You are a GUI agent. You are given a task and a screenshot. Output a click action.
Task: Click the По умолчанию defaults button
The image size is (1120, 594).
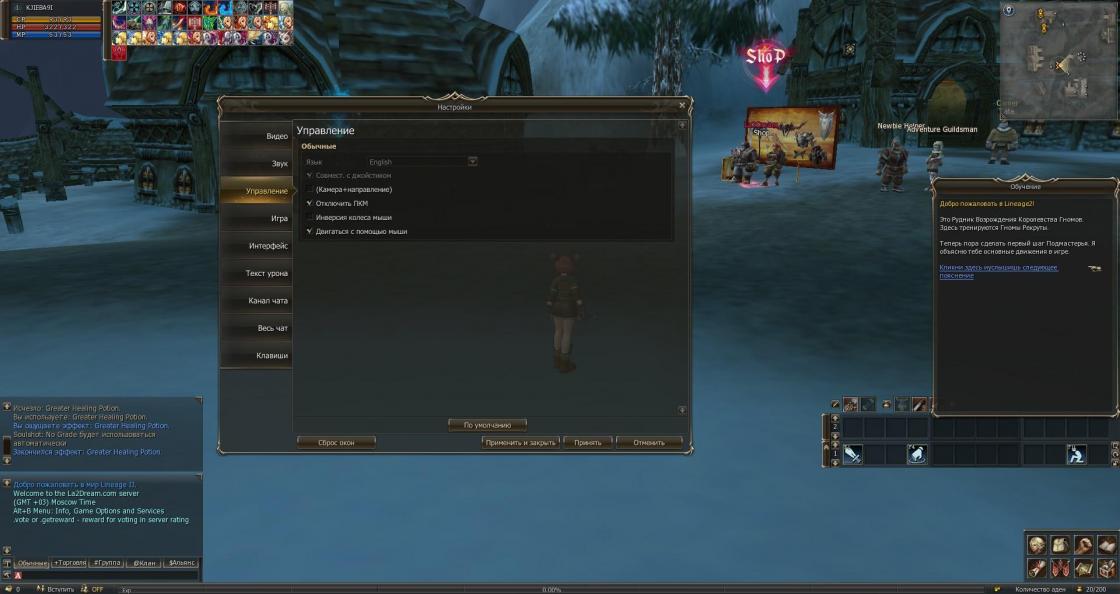click(487, 425)
